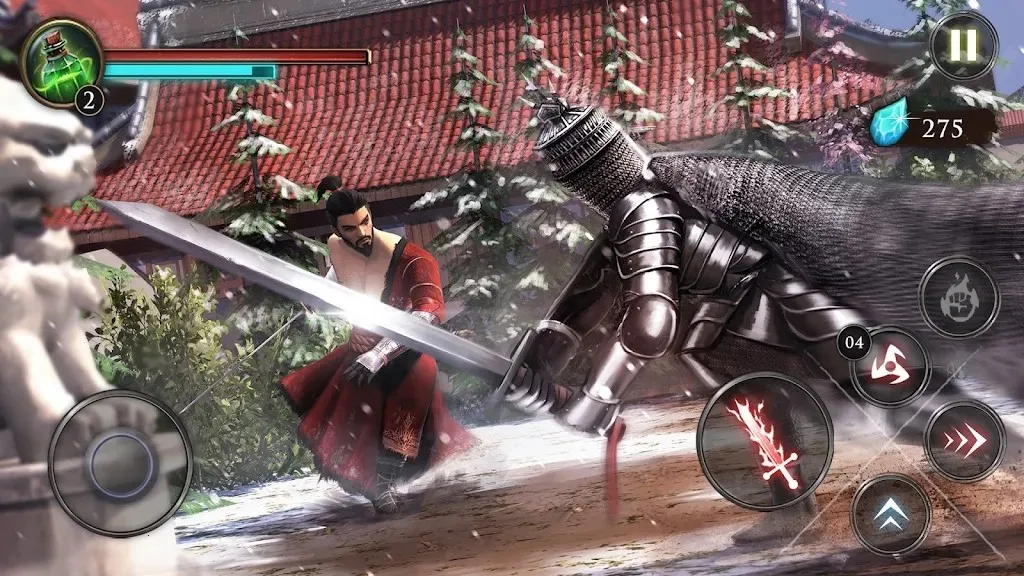
Task: Pause the game
Action: coord(964,46)
